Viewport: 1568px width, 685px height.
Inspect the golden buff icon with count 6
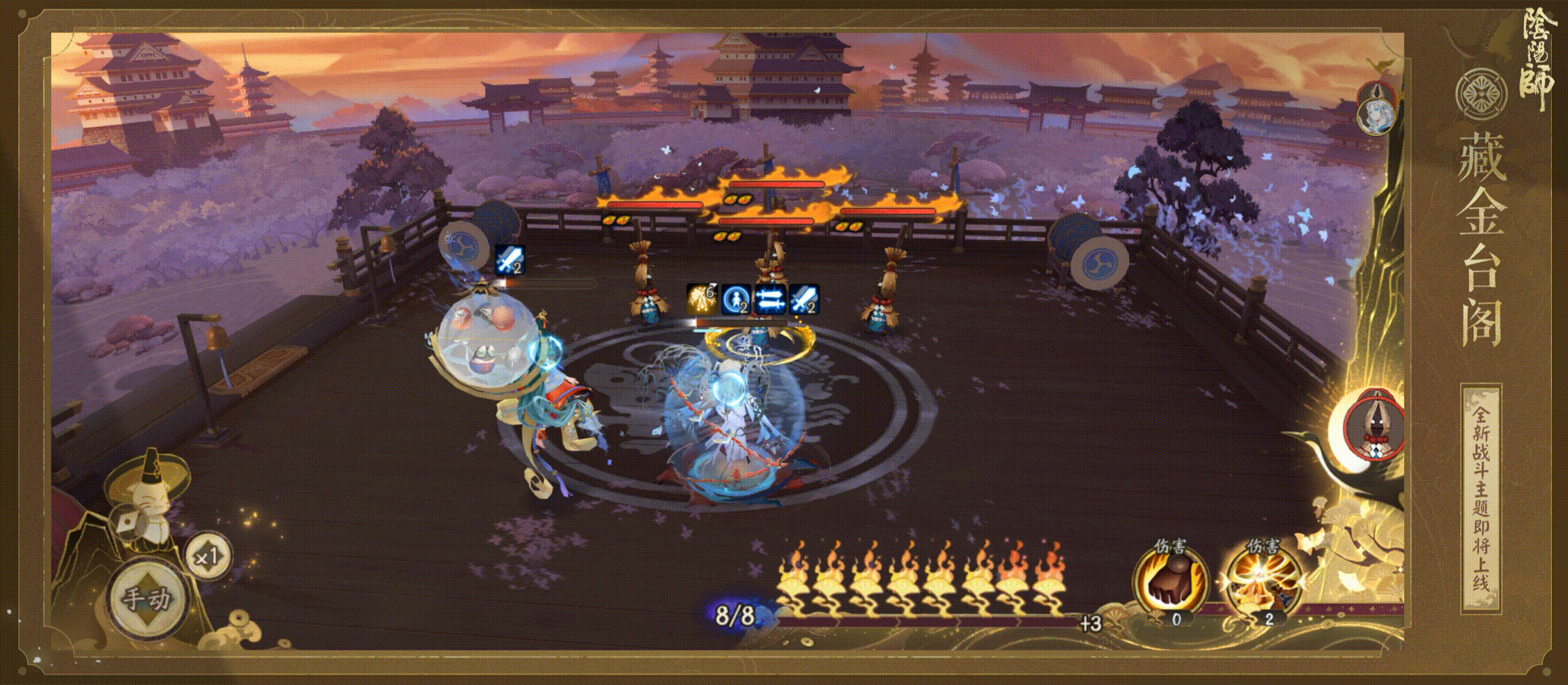pyautogui.click(x=702, y=299)
